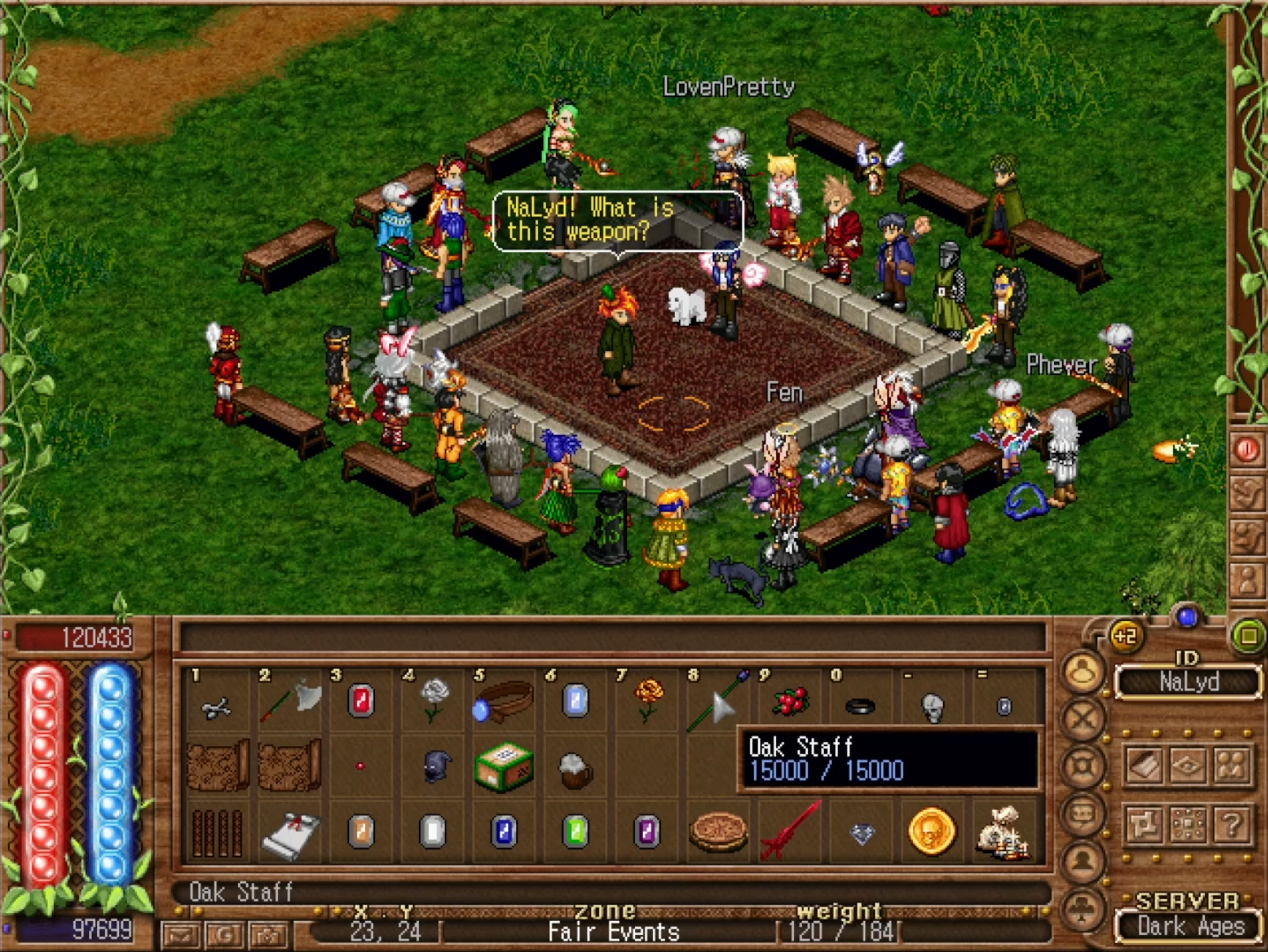The width and height of the screenshot is (1268, 952).
Task: Click the red power button
Action: [1246, 449]
